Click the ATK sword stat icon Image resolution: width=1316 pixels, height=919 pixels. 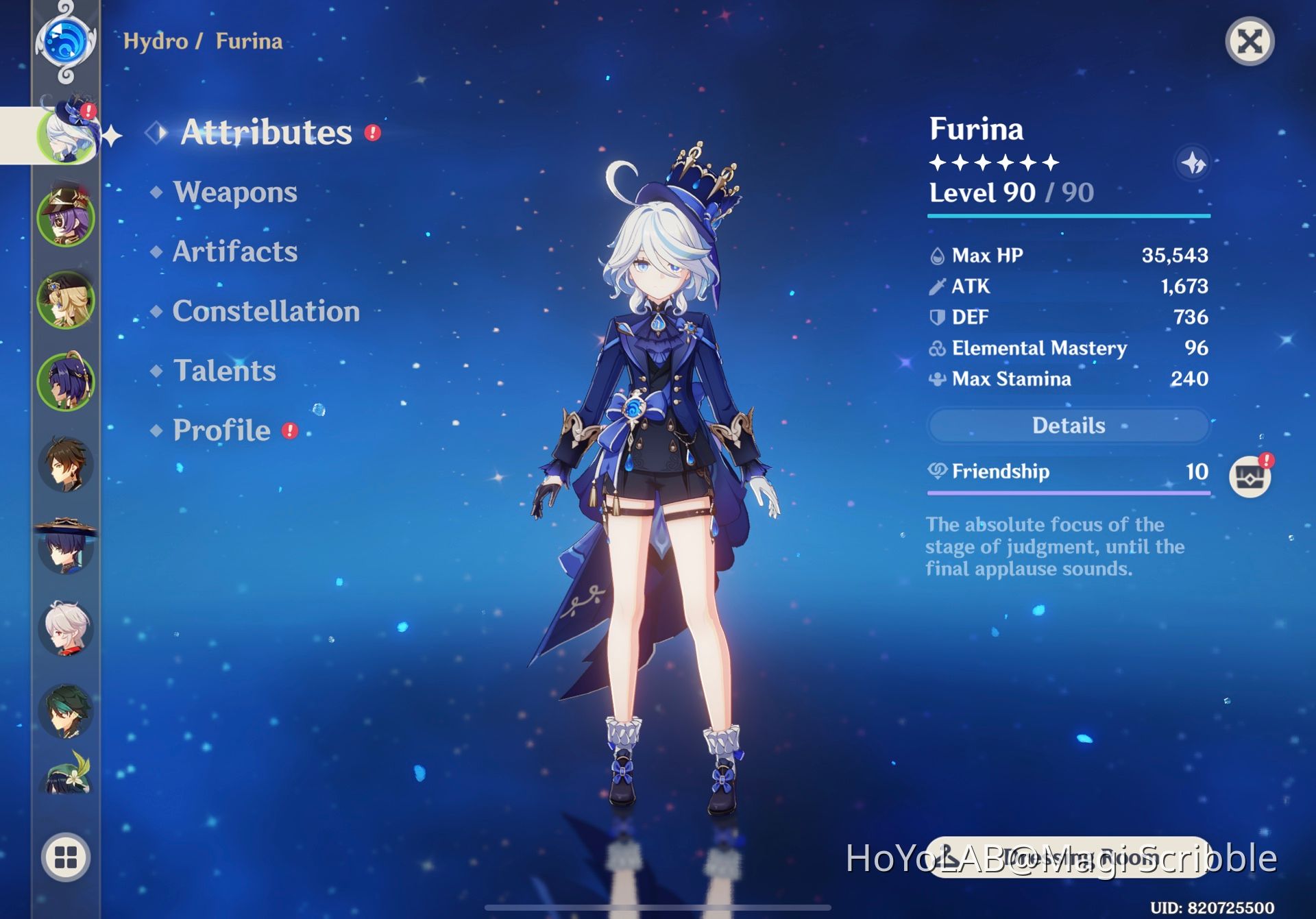(936, 286)
